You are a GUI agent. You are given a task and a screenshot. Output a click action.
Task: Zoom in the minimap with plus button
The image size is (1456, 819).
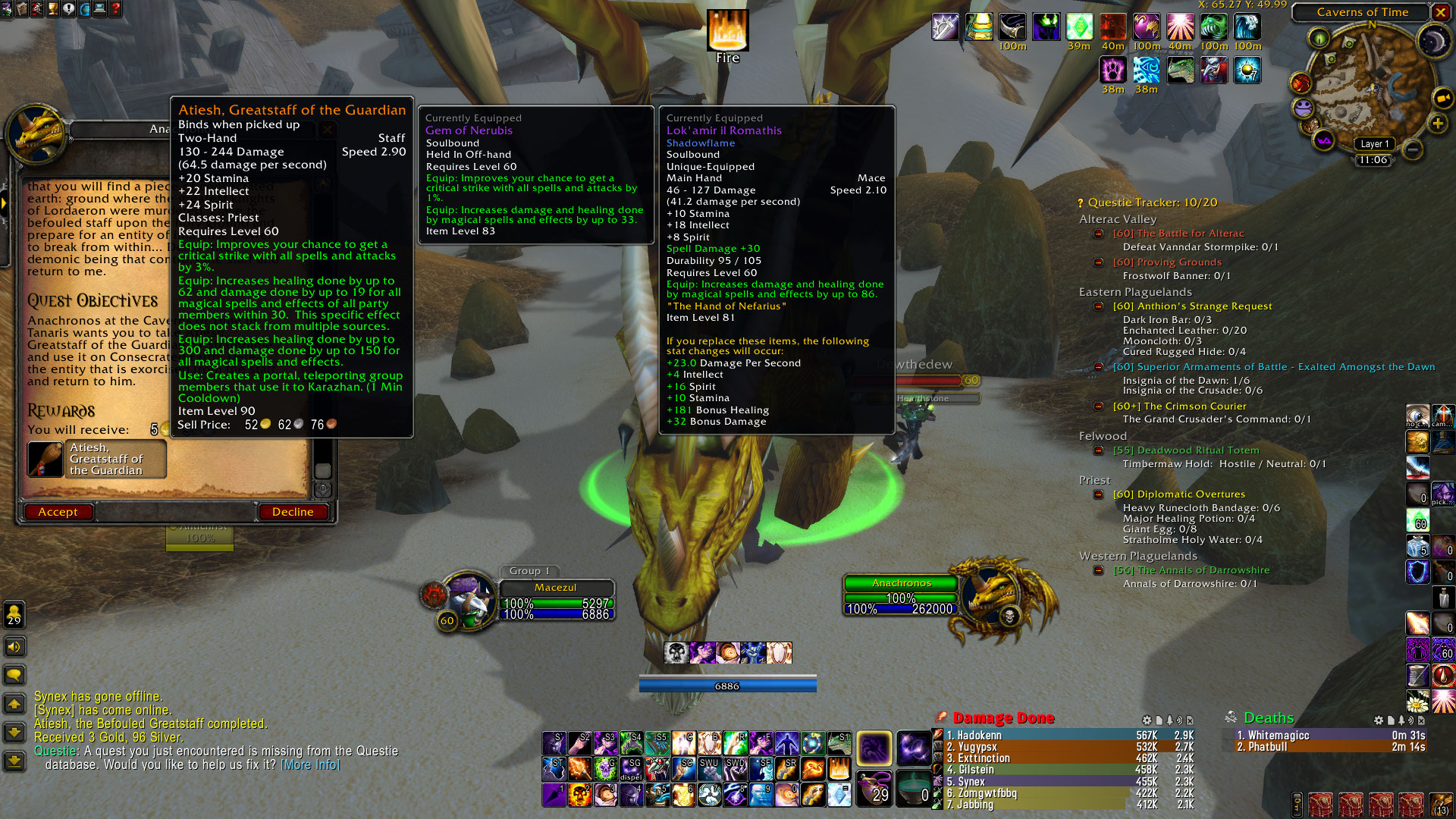pyautogui.click(x=1437, y=124)
